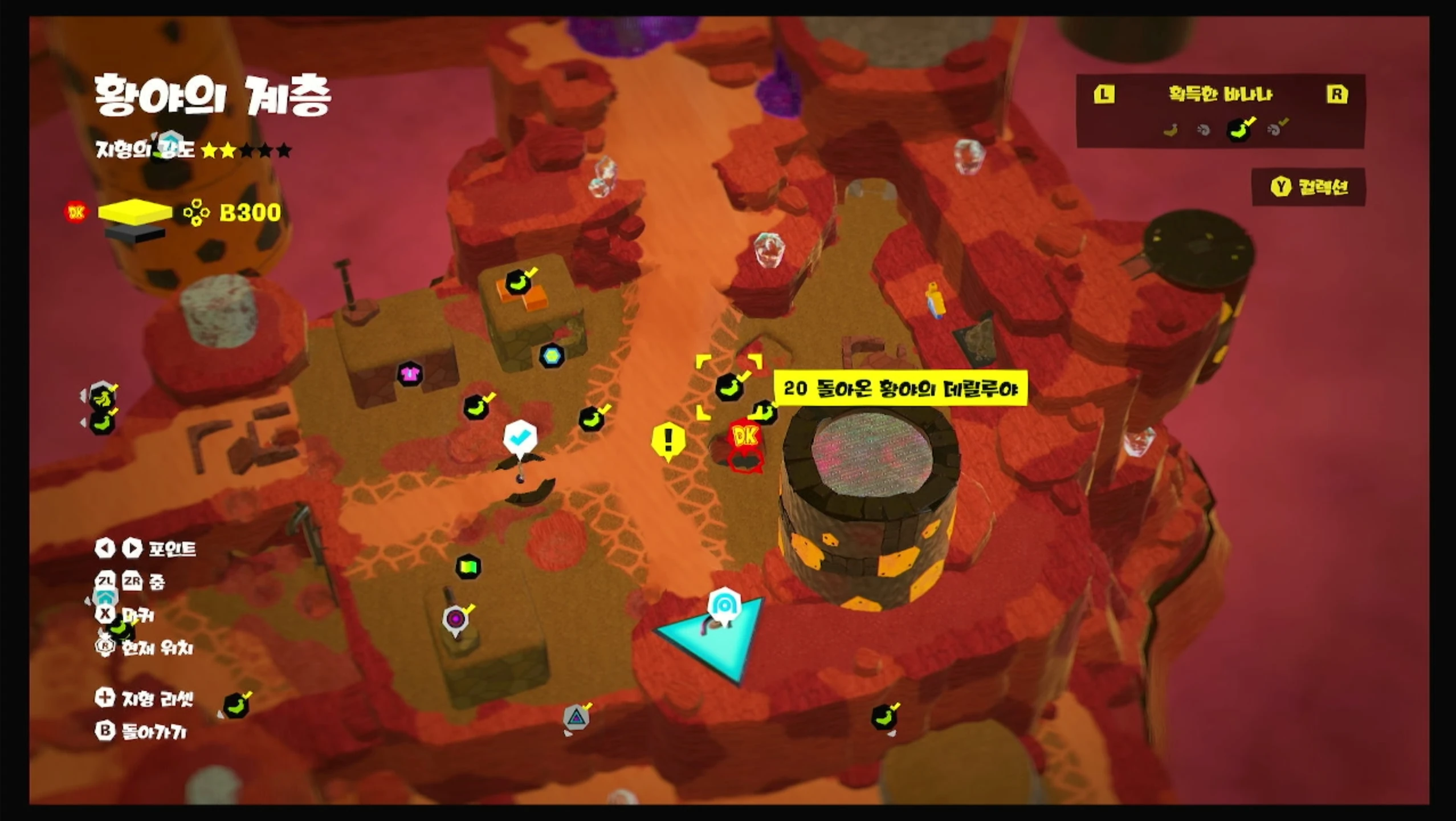Click the '20 돌아온 황야의 데릴루야' label
Screen dimensions: 1456x821
pos(900,388)
